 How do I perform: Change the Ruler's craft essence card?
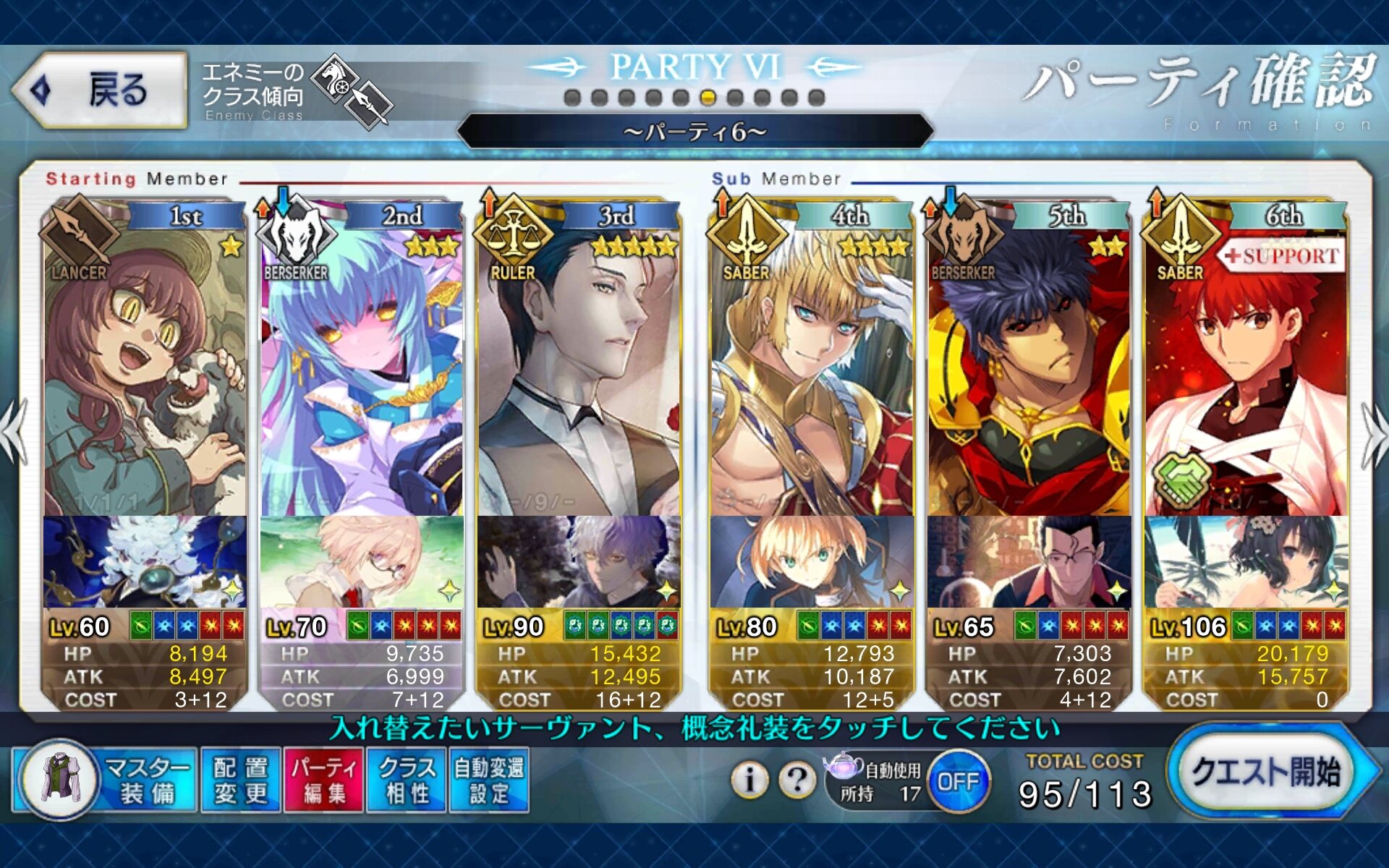[x=579, y=562]
